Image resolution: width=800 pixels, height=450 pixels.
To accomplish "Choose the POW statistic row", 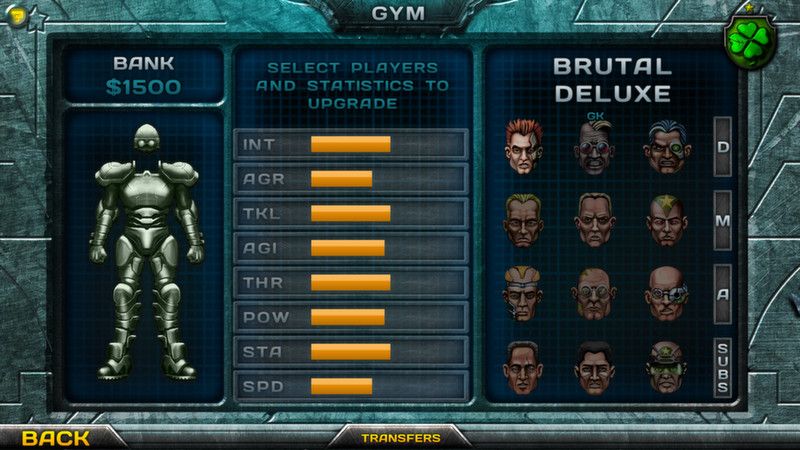I will [x=350, y=317].
